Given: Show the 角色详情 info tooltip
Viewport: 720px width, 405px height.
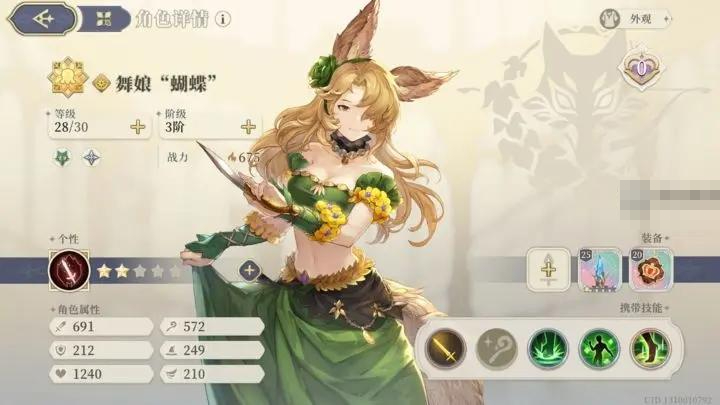Looking at the screenshot, I should click(x=222, y=18).
